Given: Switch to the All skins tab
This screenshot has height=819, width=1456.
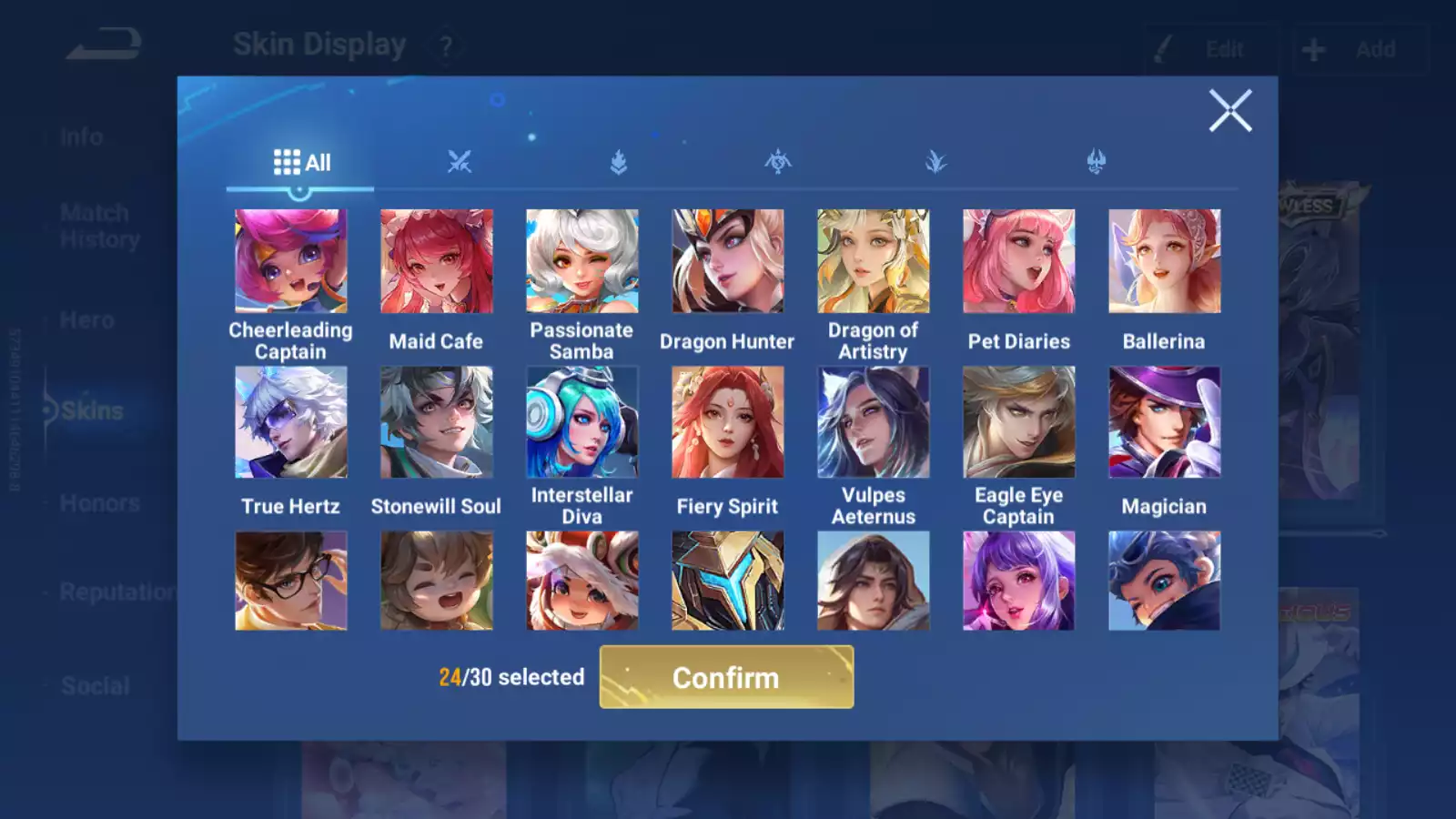Looking at the screenshot, I should (301, 163).
